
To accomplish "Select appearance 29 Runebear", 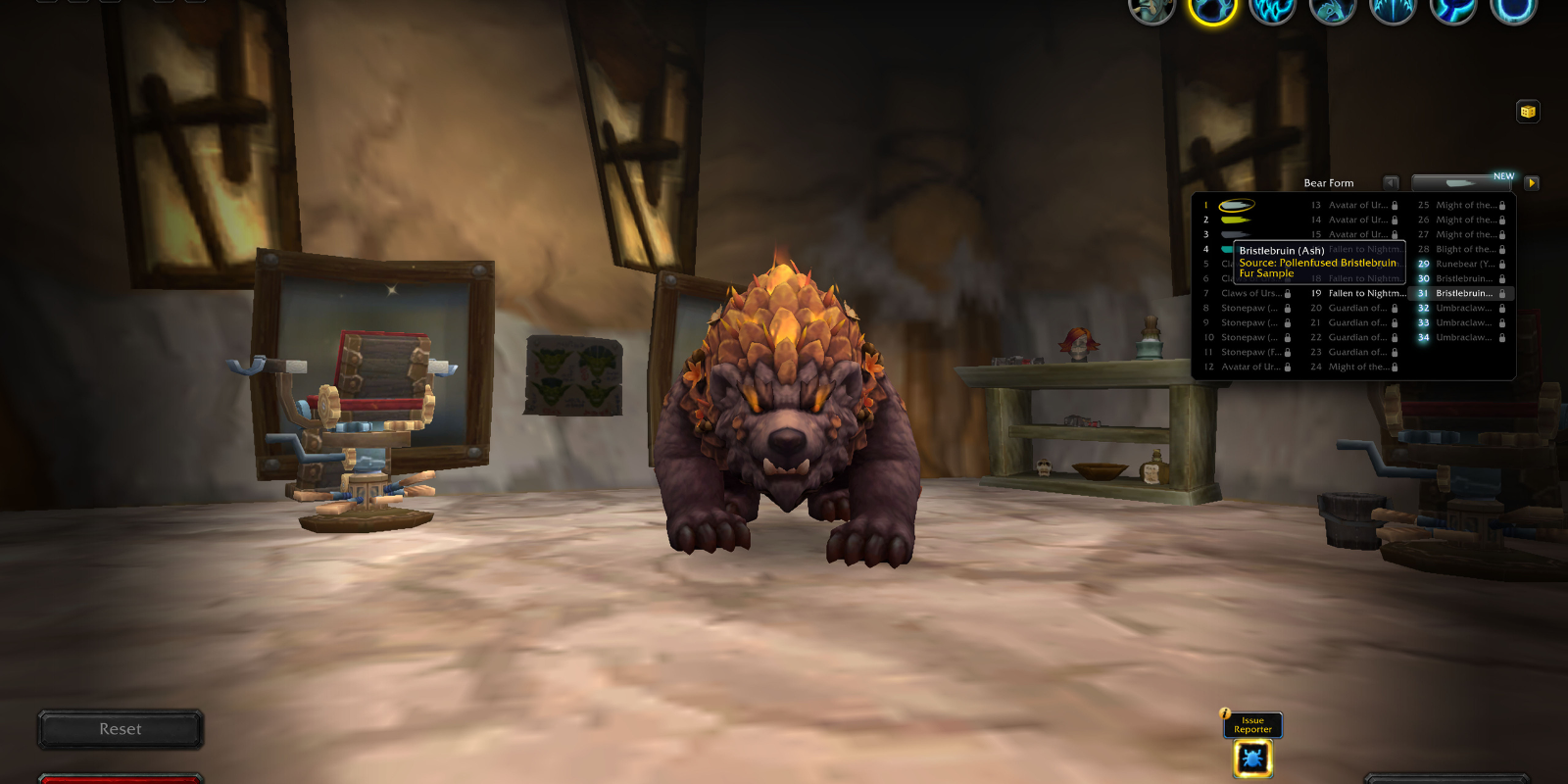I will (x=1460, y=264).
